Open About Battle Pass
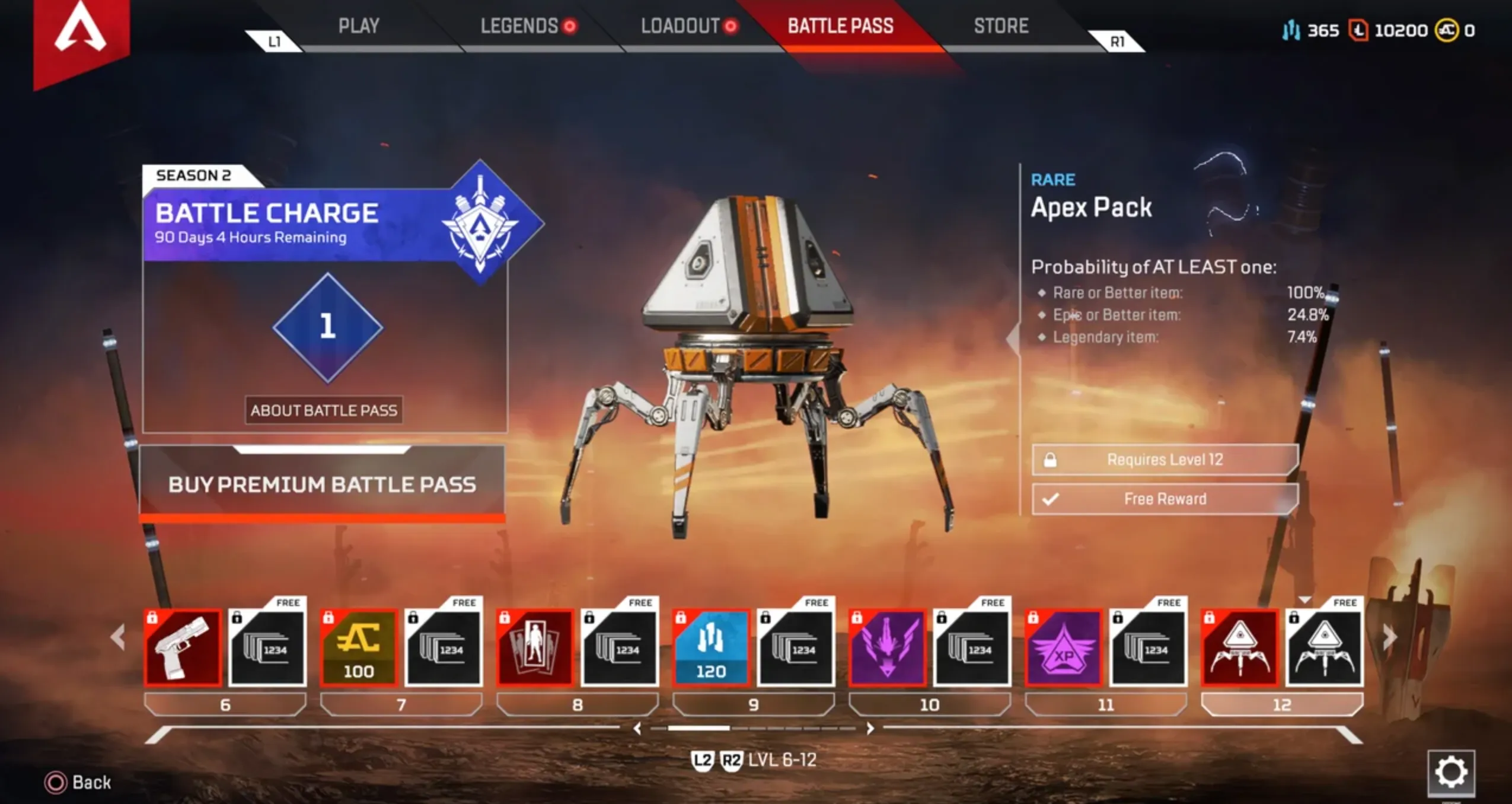 coord(324,409)
